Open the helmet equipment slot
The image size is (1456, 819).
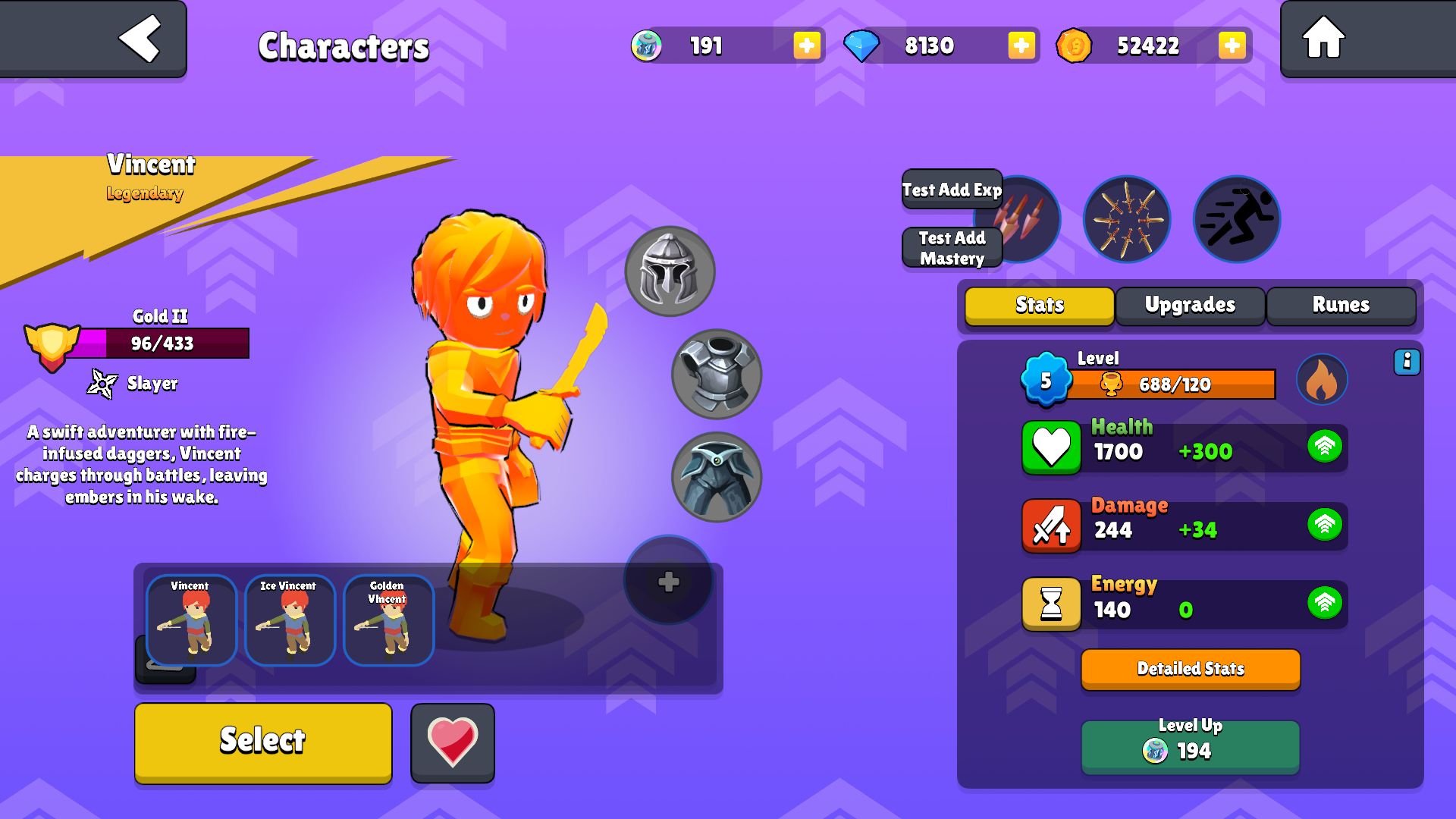coord(669,271)
